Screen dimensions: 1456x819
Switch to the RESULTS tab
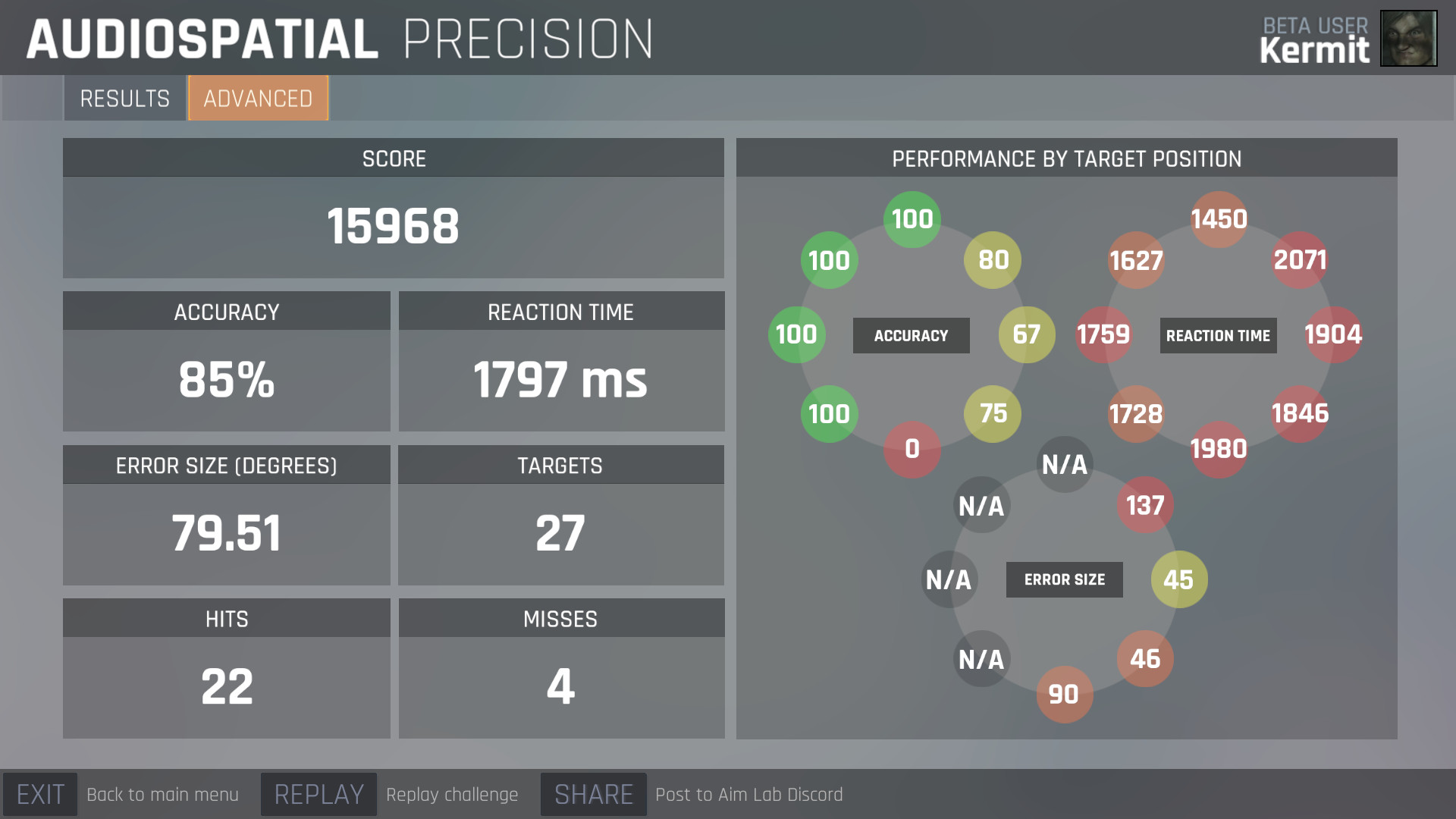click(124, 98)
